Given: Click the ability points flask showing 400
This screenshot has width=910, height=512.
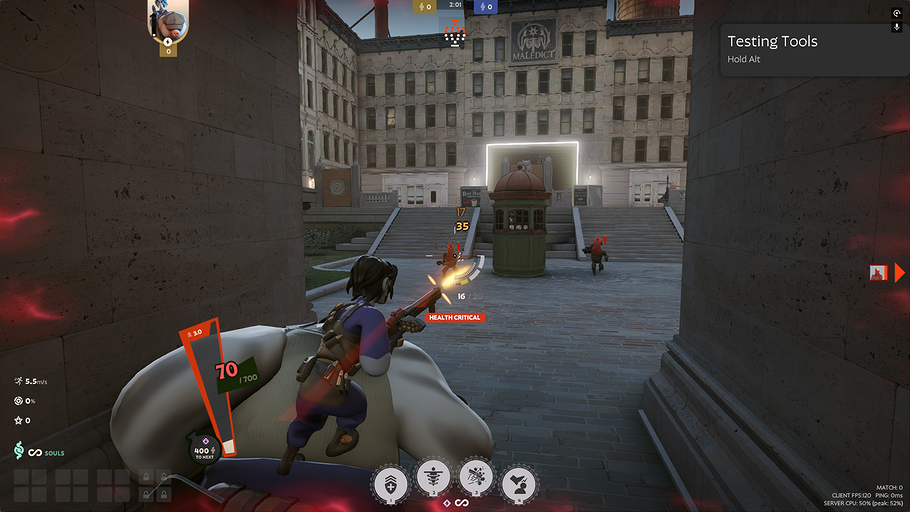Looking at the screenshot, I should [204, 451].
